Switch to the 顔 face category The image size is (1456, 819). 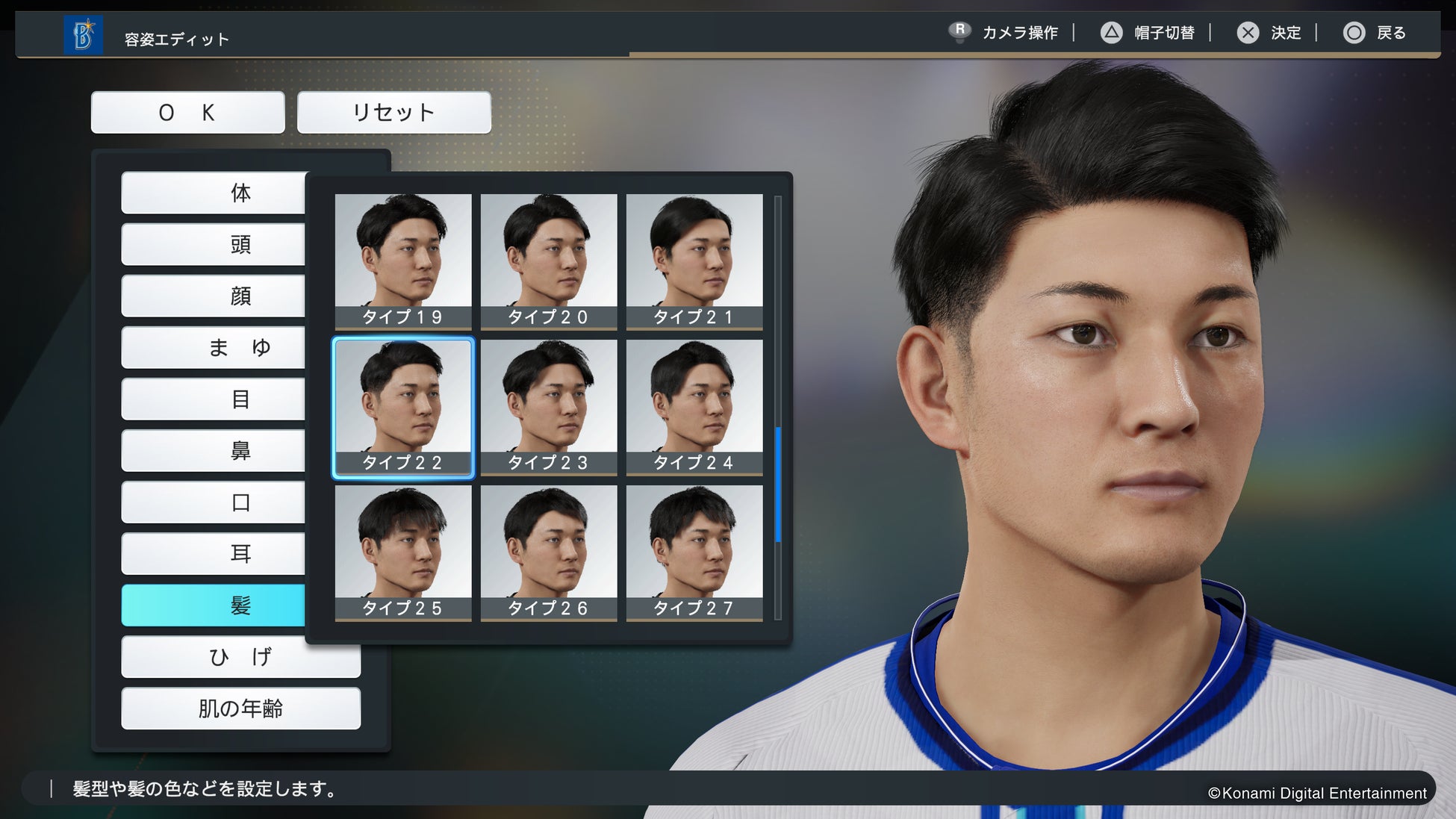[214, 296]
